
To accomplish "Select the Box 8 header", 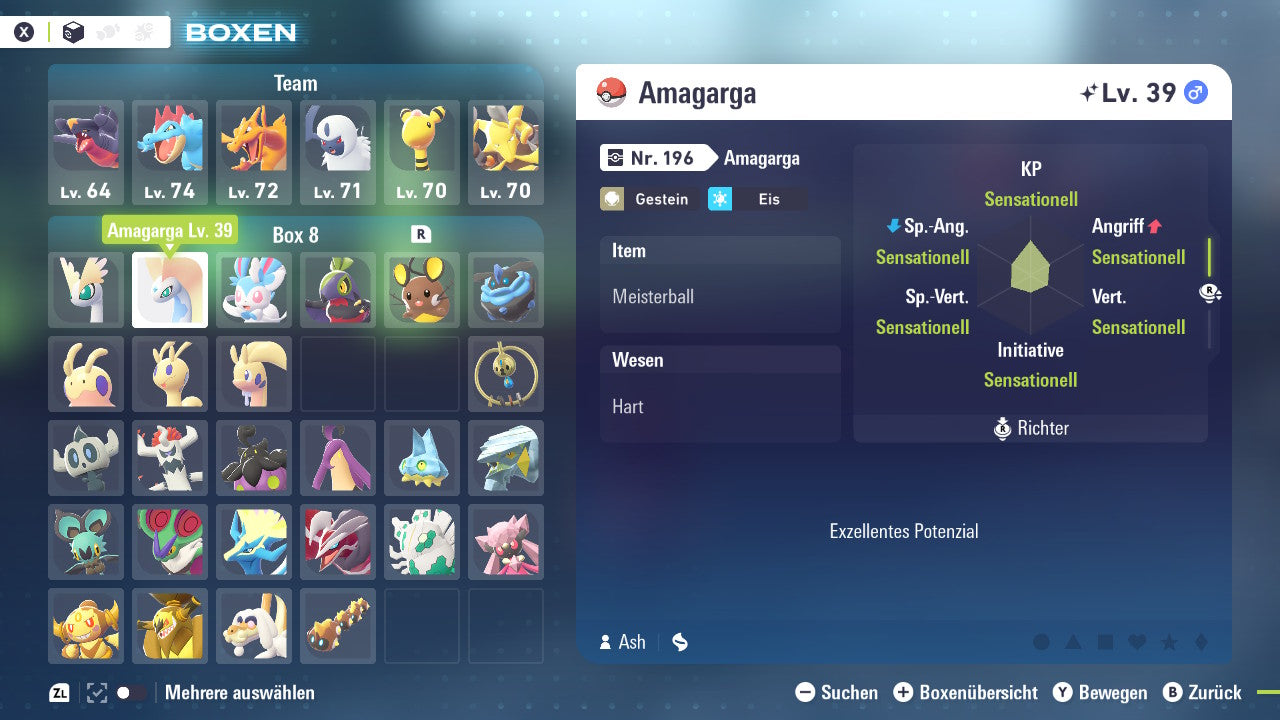I will pos(295,234).
